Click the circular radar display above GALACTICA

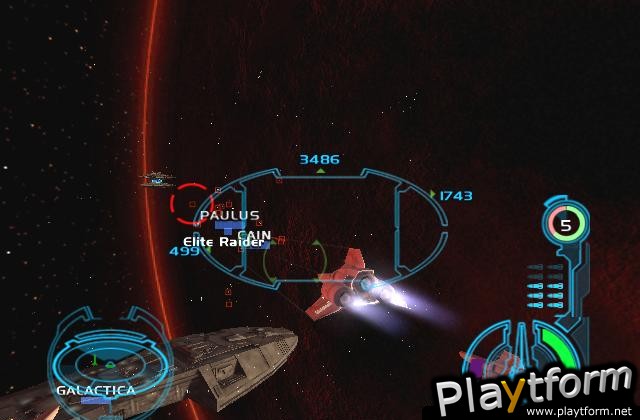tap(95, 351)
